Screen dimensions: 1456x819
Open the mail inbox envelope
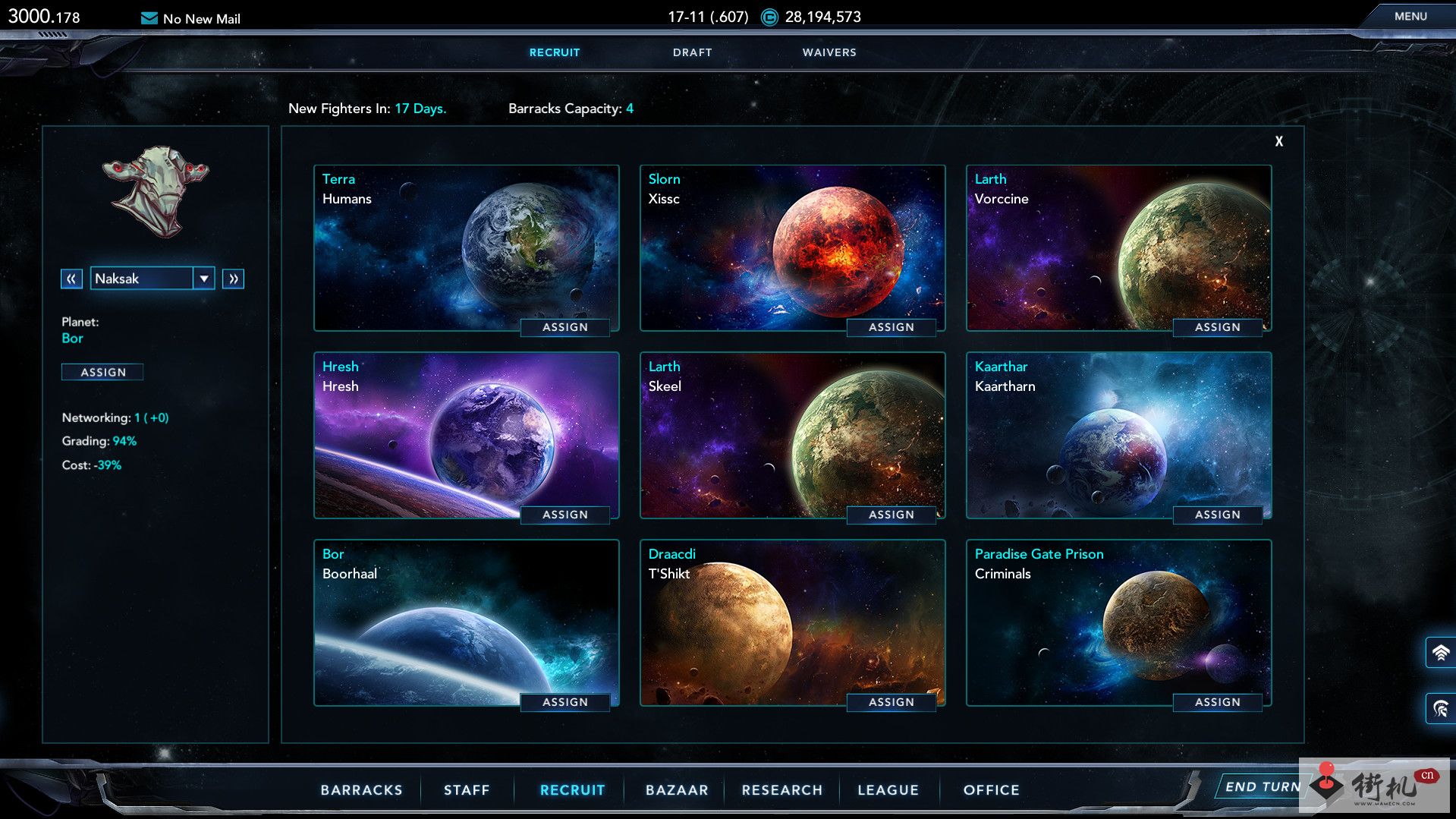click(149, 18)
